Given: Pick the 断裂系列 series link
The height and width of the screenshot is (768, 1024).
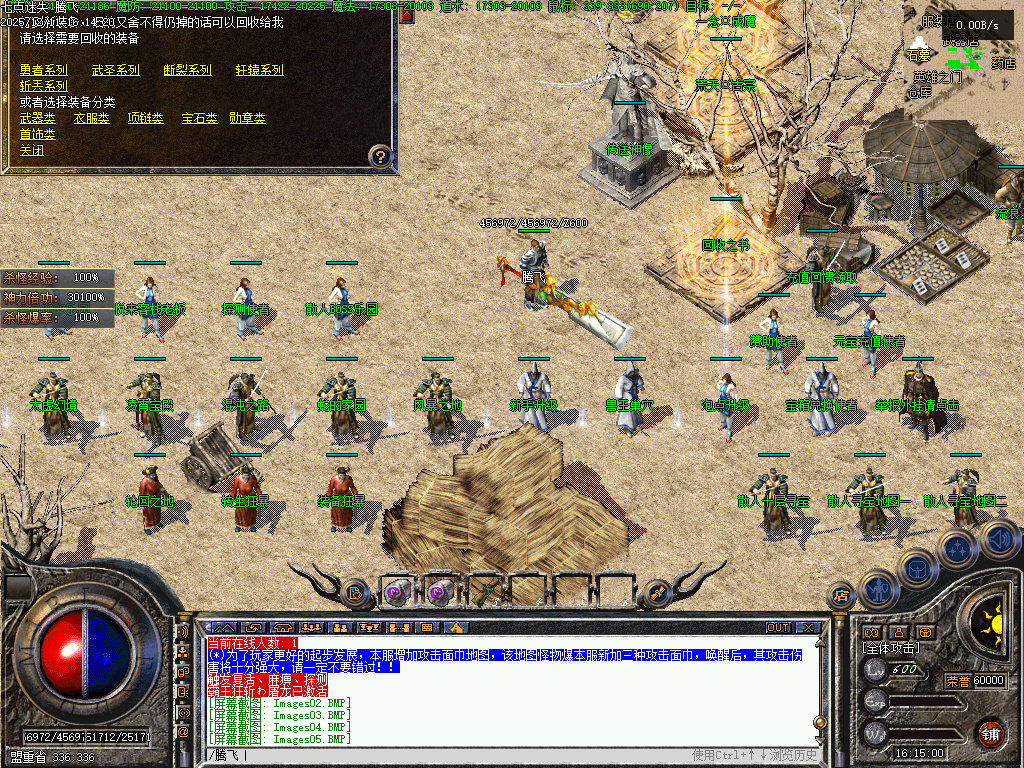Looking at the screenshot, I should tap(188, 70).
